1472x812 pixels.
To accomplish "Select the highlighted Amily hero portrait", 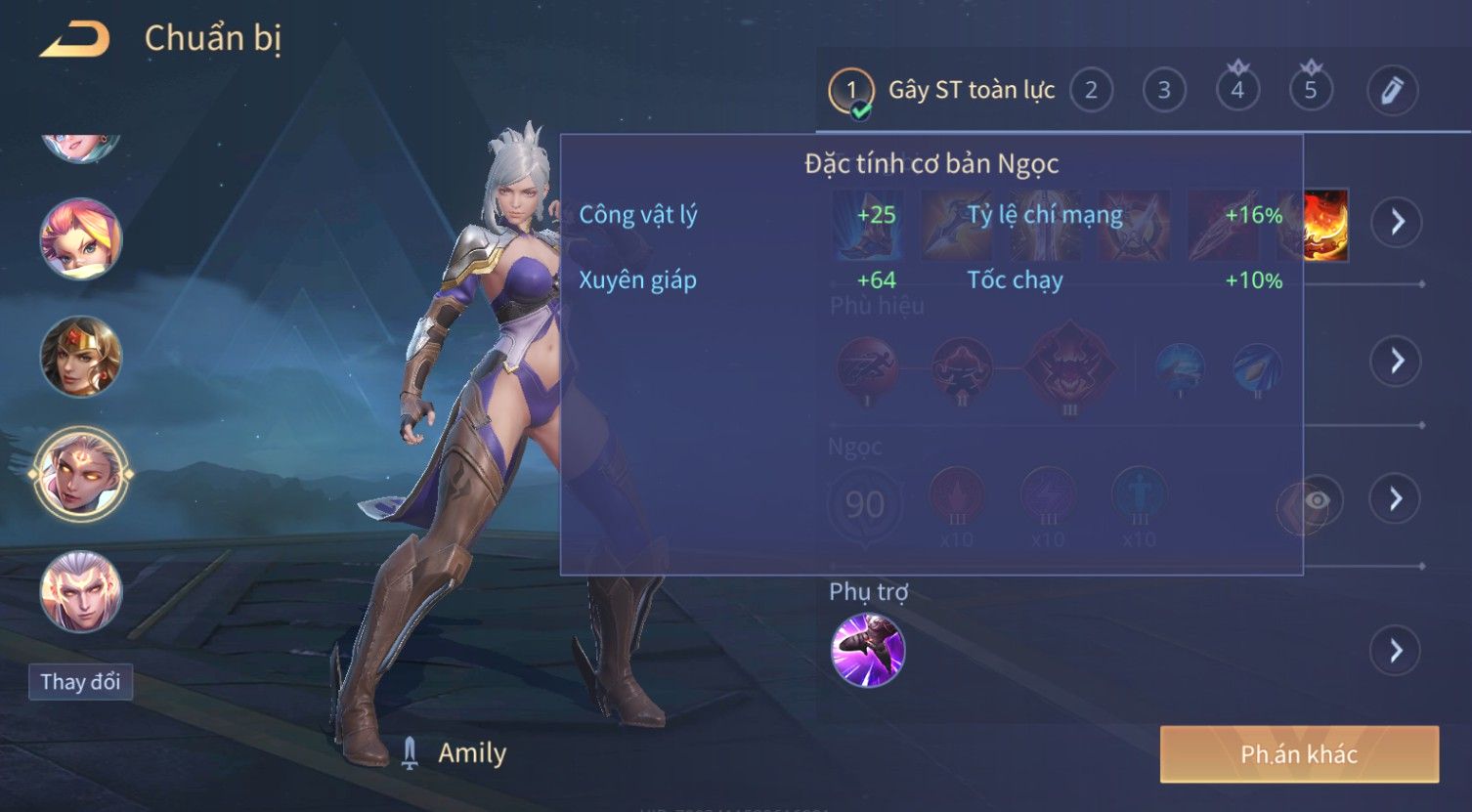I will click(x=81, y=475).
